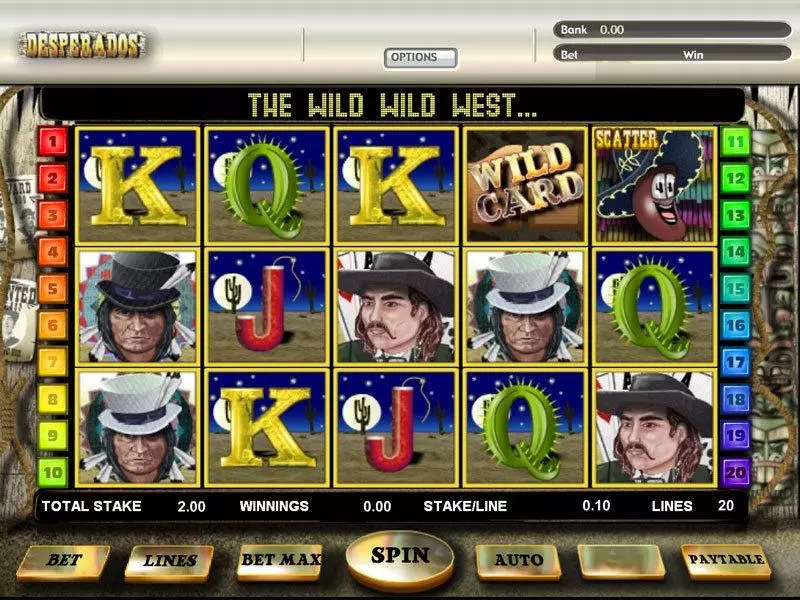Image resolution: width=800 pixels, height=600 pixels.
Task: Pick payline 5 orange marker
Action: 51,289
